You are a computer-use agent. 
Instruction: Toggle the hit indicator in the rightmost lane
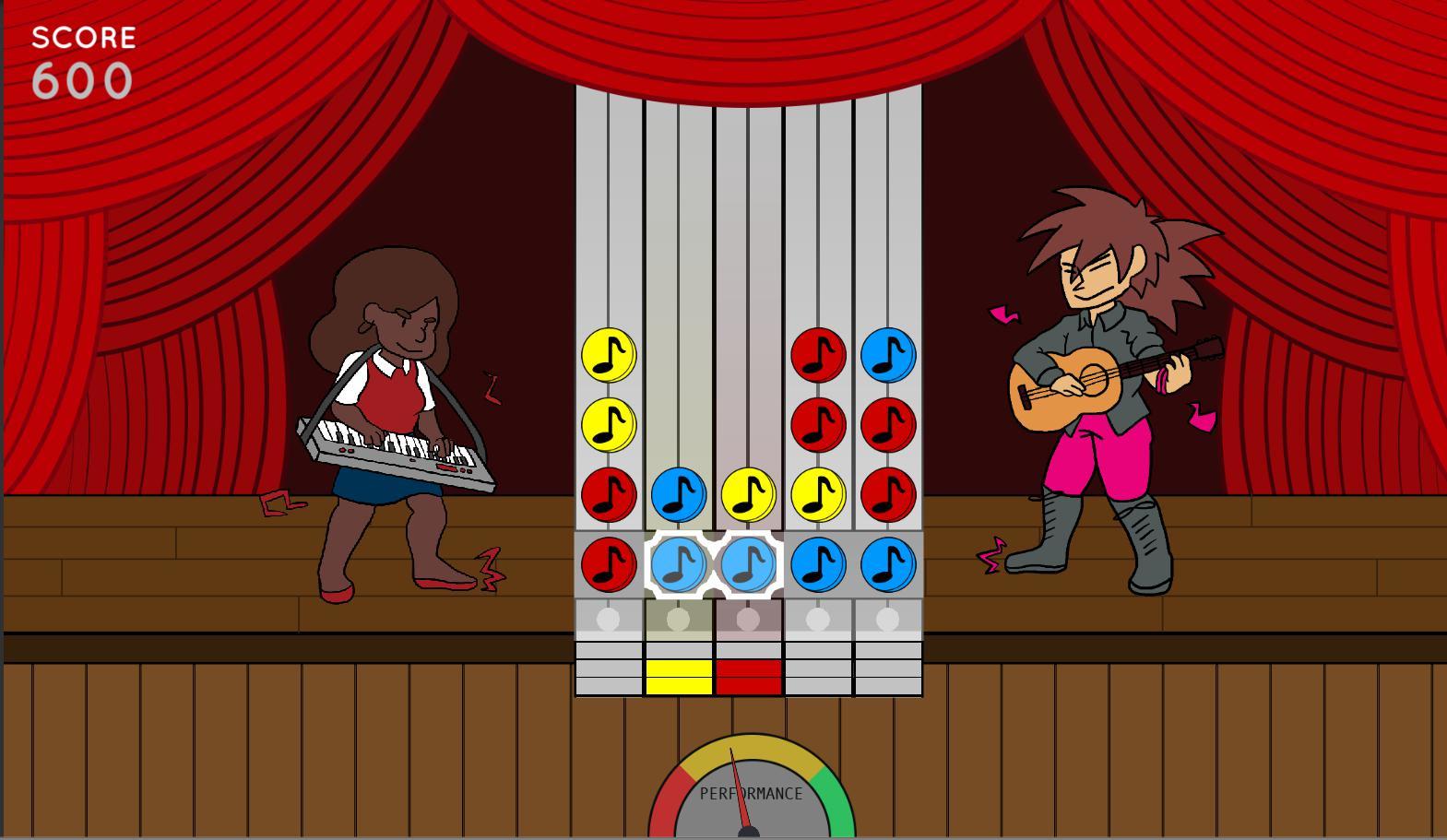[x=888, y=621]
